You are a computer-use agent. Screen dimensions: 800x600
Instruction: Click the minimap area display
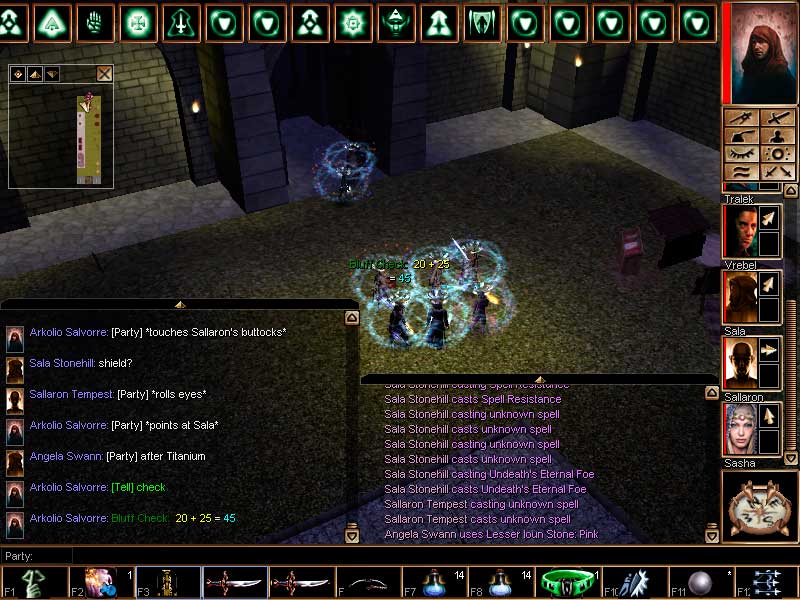[61, 137]
